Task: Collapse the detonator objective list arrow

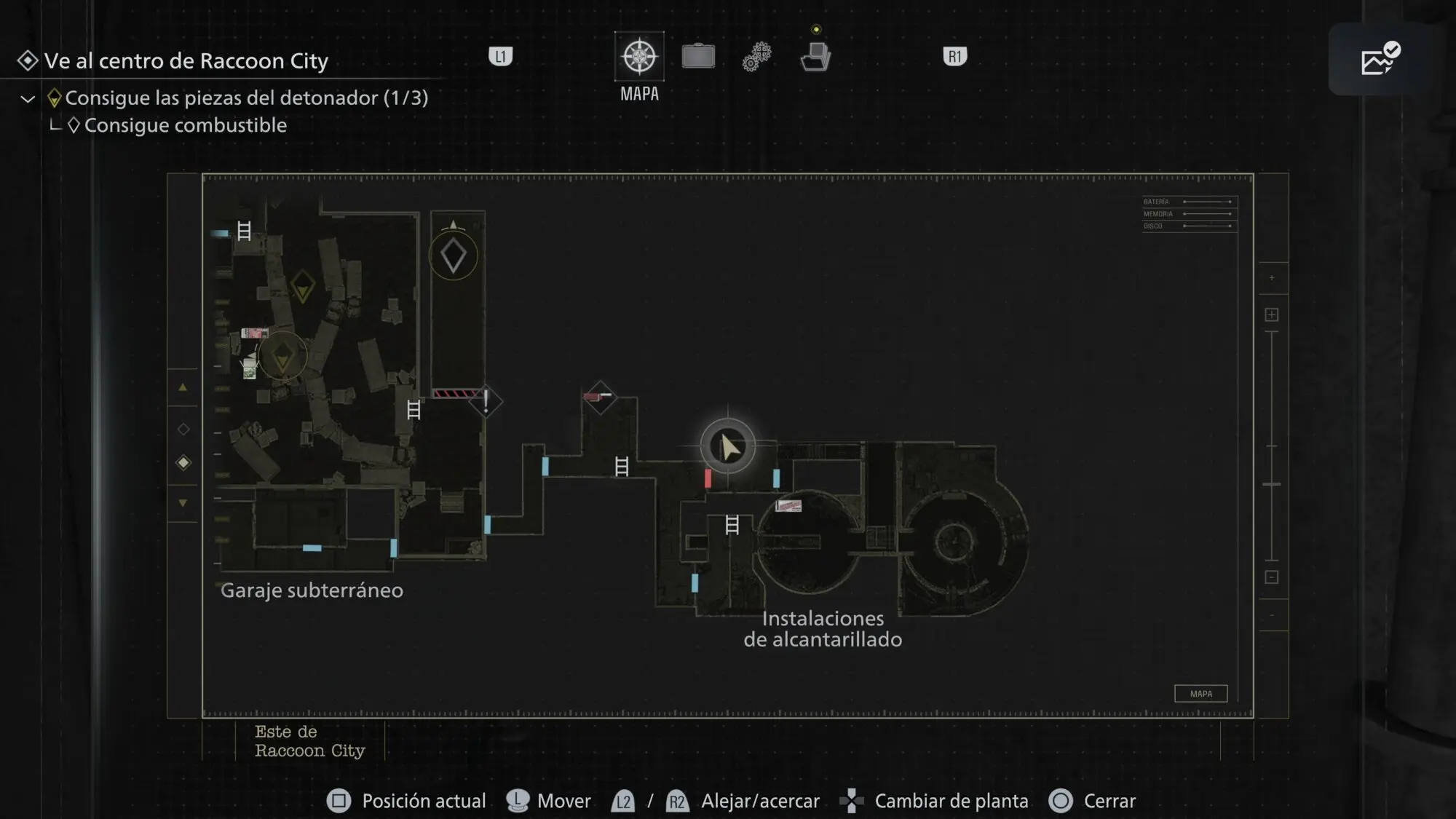Action: [28, 99]
